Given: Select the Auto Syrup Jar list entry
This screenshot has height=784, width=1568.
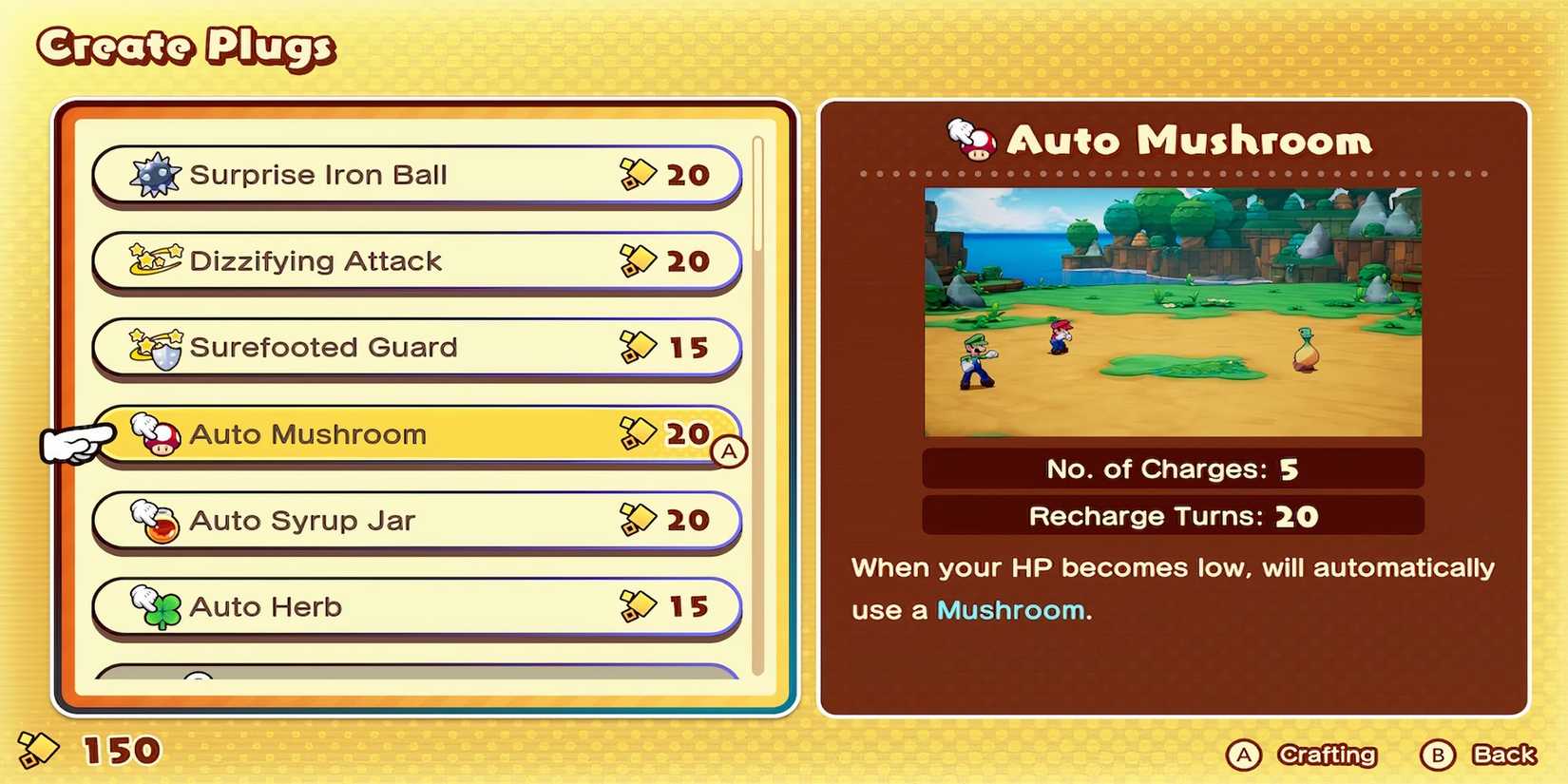Looking at the screenshot, I should click(409, 521).
